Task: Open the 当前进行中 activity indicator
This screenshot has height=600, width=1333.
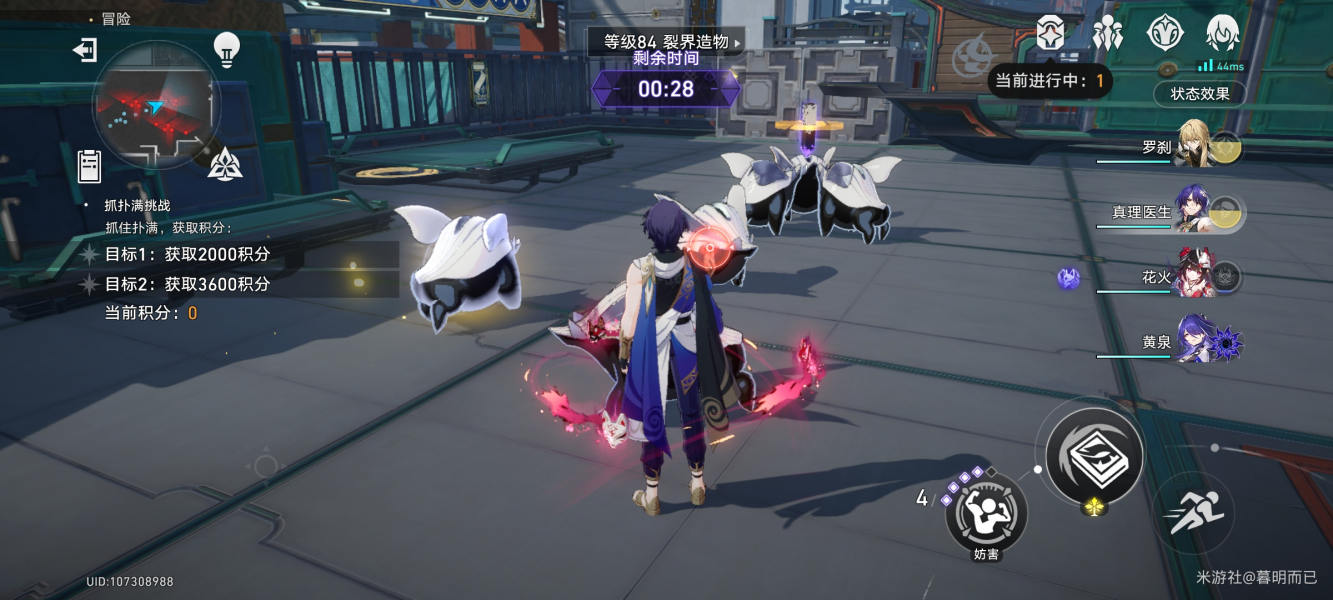Action: point(1050,81)
